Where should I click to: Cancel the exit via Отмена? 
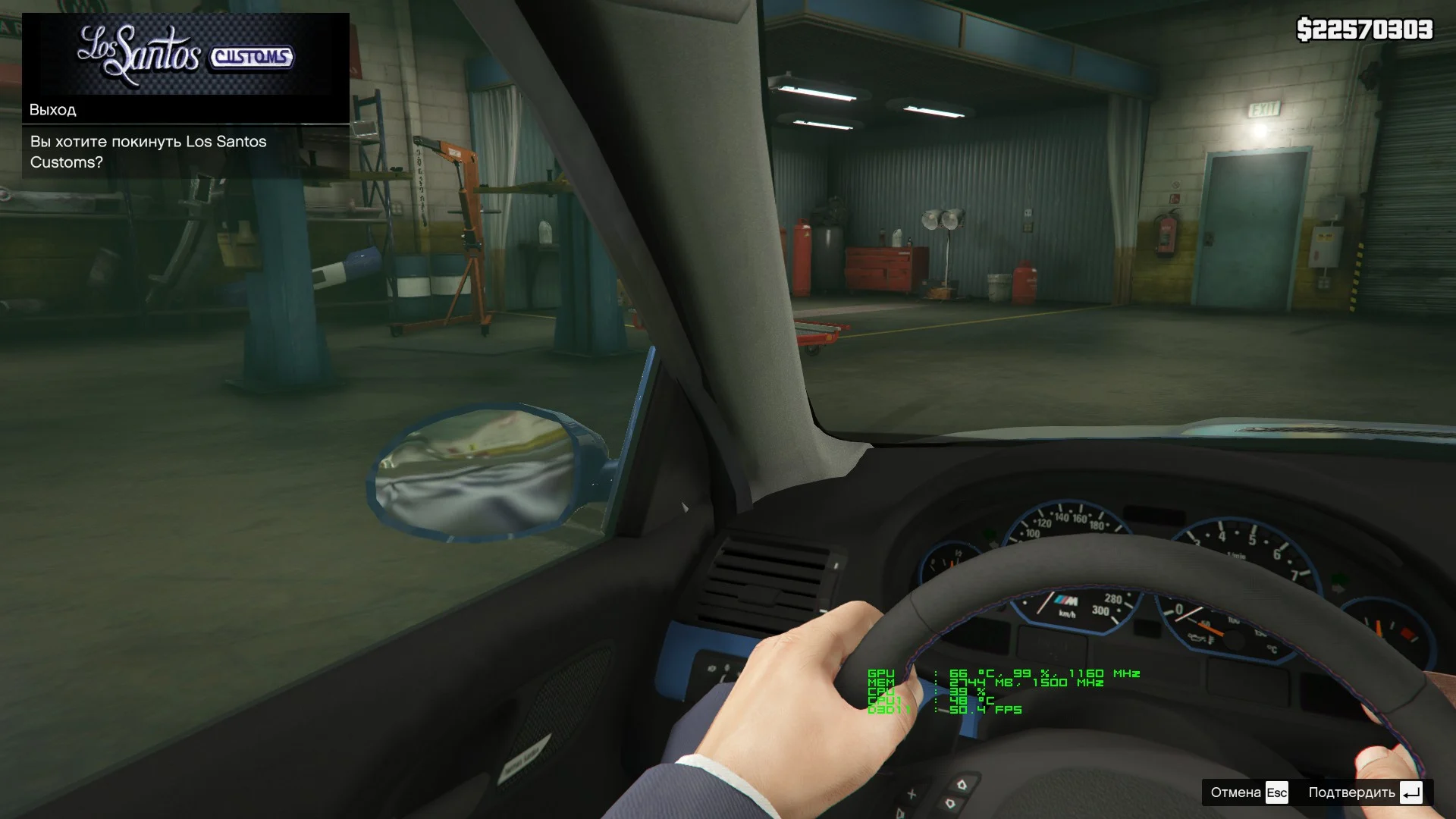point(1248,793)
